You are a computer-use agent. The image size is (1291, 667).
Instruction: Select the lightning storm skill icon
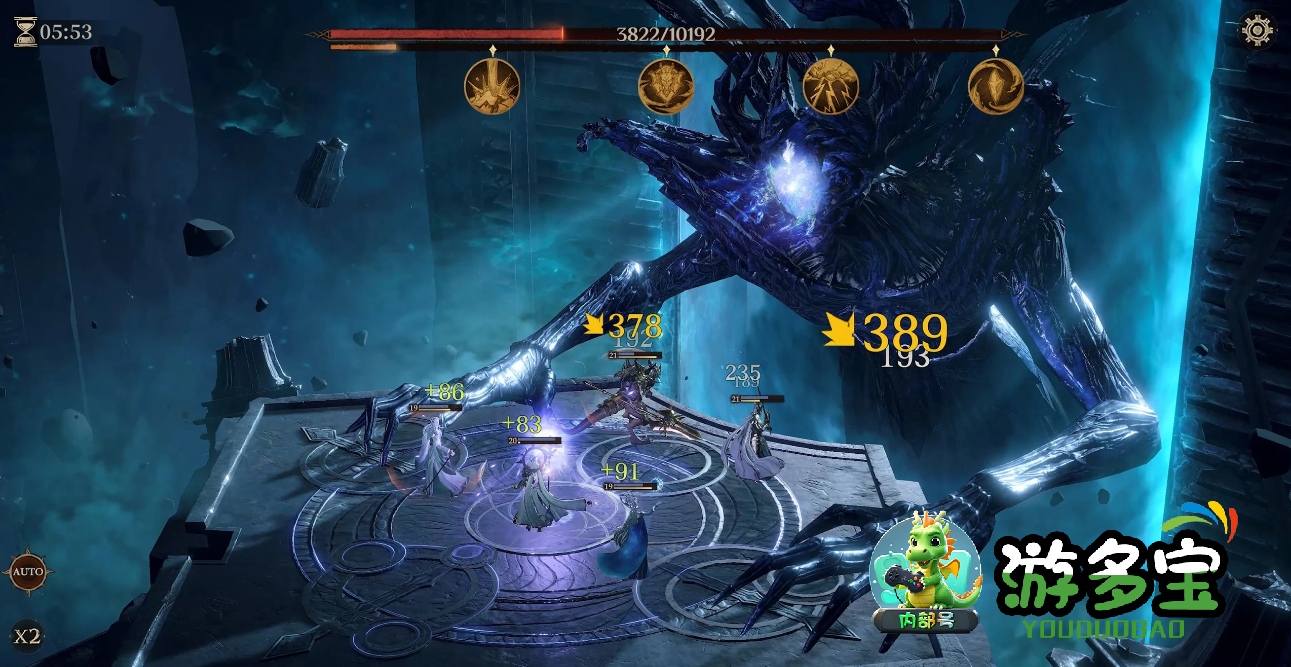[830, 86]
